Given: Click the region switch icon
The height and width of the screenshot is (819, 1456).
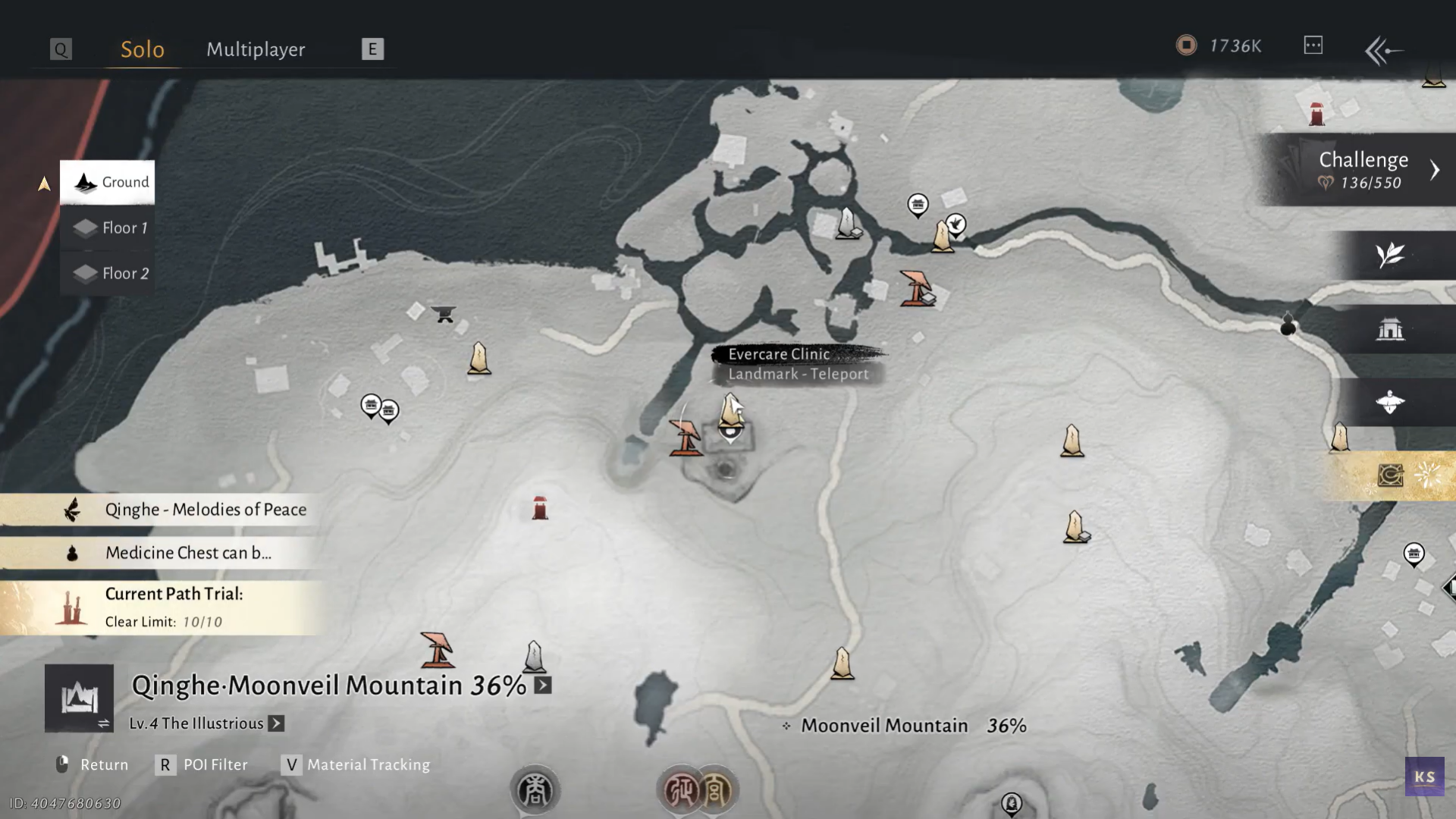Looking at the screenshot, I should tap(79, 698).
